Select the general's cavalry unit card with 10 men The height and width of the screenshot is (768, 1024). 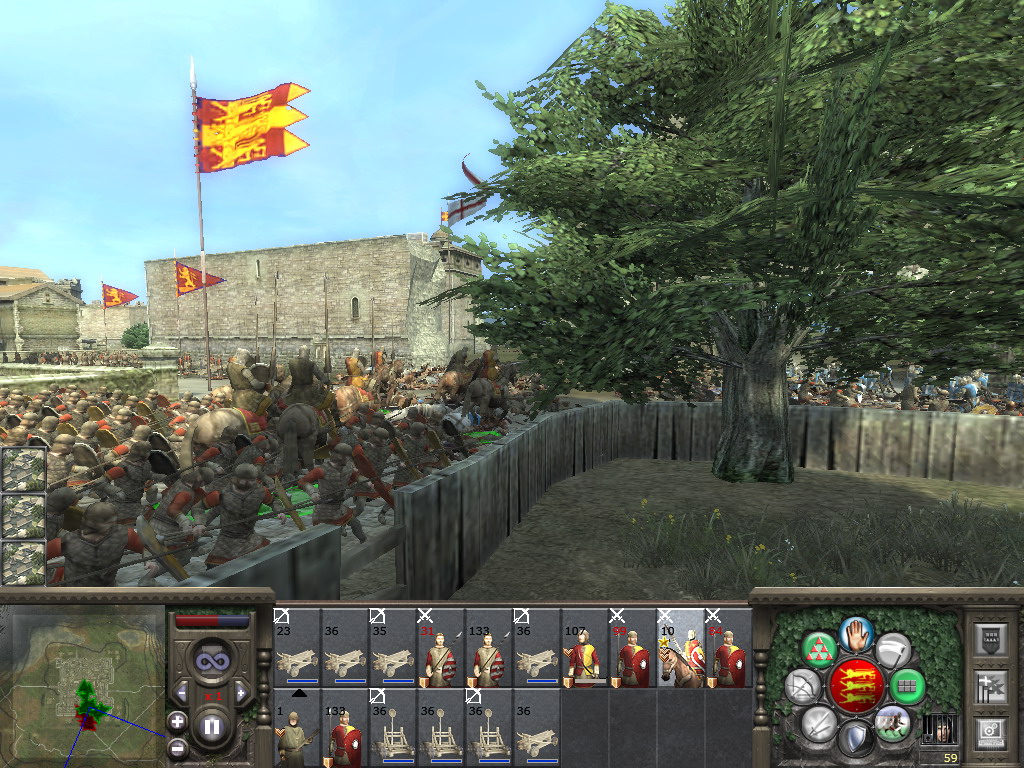[680, 648]
